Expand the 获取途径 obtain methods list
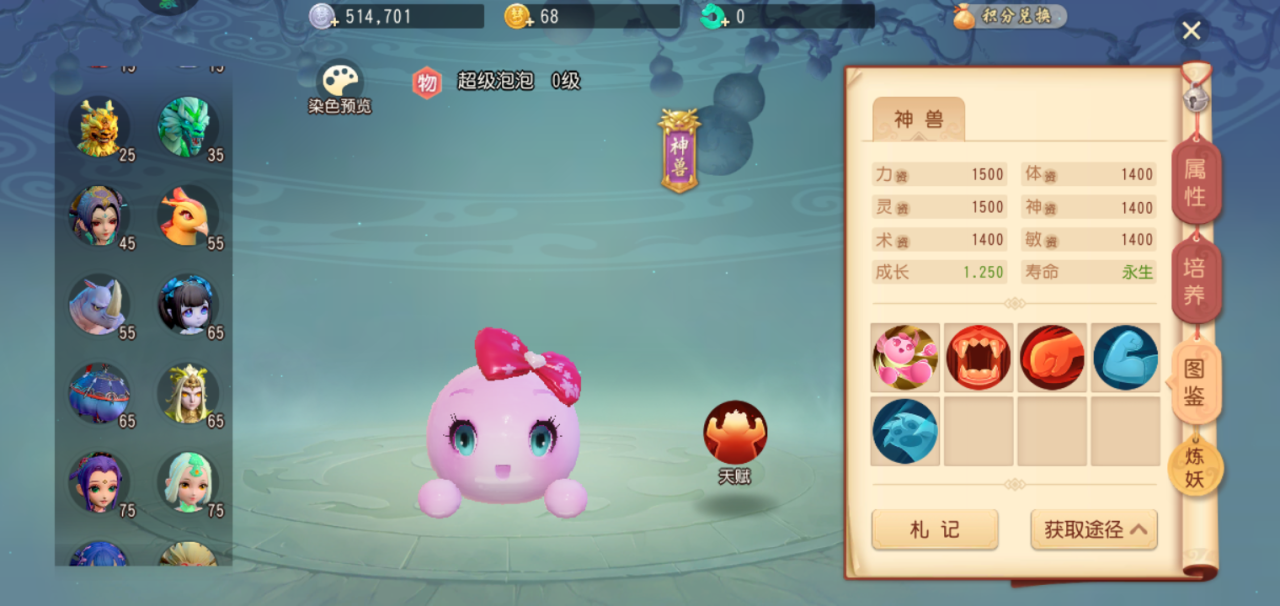This screenshot has width=1280, height=606. [1094, 530]
